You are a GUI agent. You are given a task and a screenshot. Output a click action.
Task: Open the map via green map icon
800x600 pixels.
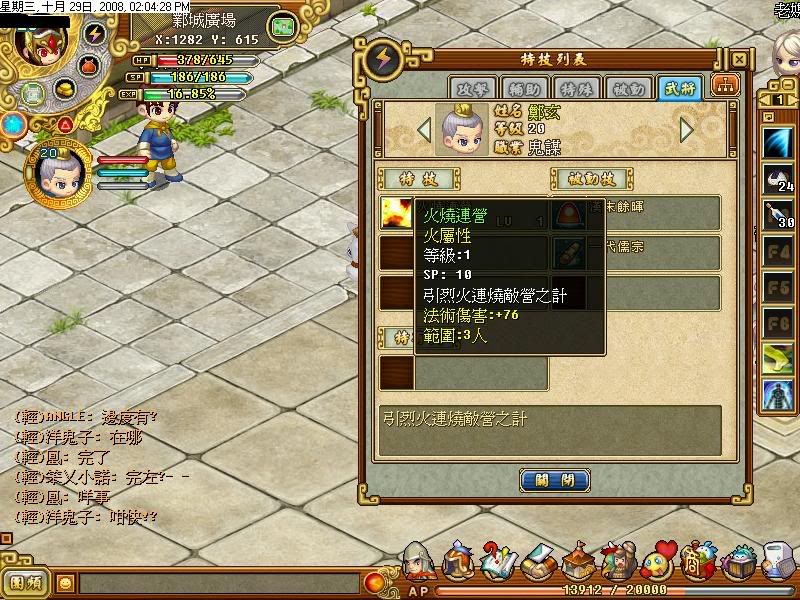coord(285,25)
